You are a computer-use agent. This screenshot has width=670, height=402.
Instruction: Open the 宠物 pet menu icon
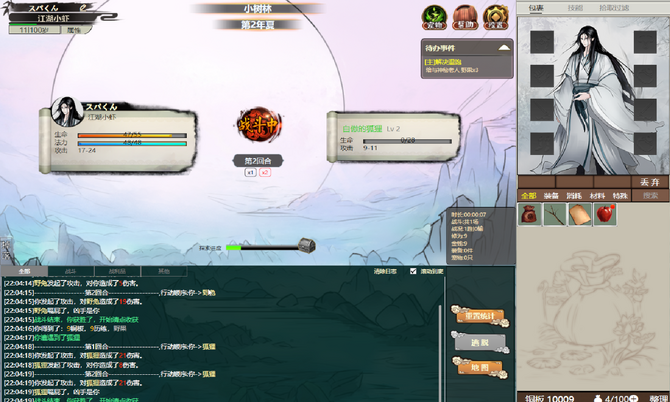pos(434,16)
